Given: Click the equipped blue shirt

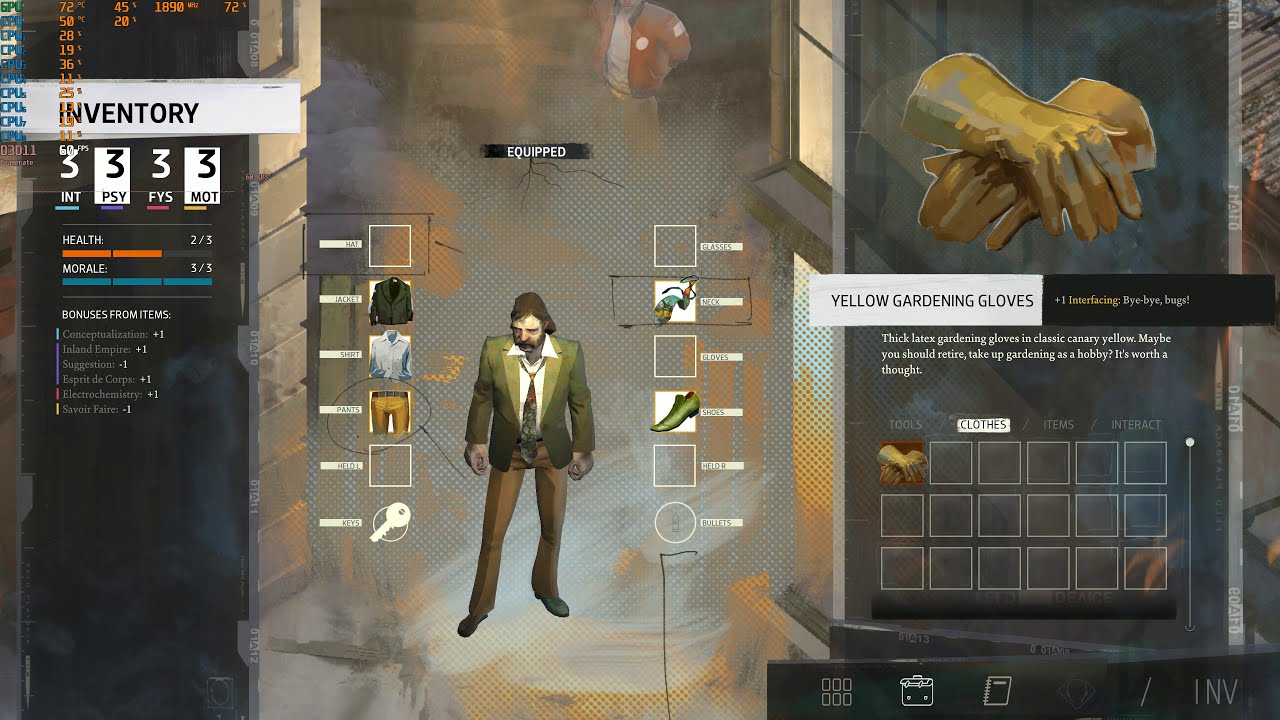Looking at the screenshot, I should 390,356.
